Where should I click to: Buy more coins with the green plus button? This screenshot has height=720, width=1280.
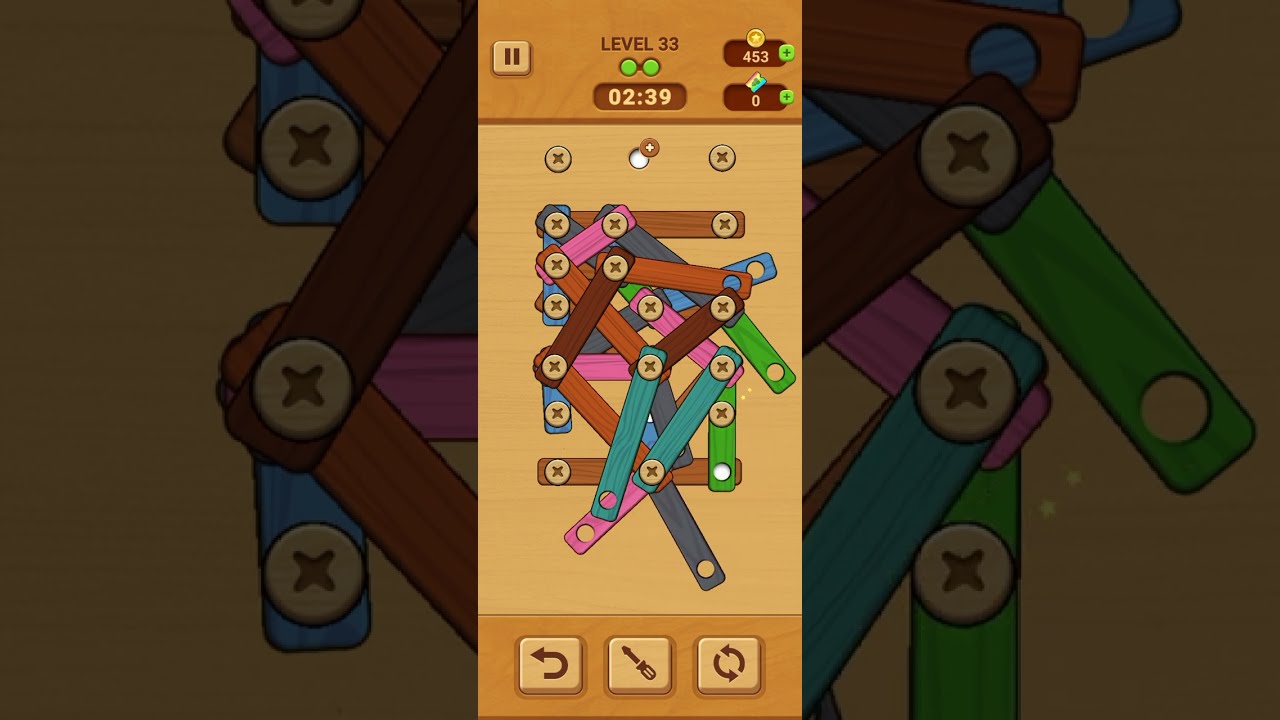pos(787,53)
